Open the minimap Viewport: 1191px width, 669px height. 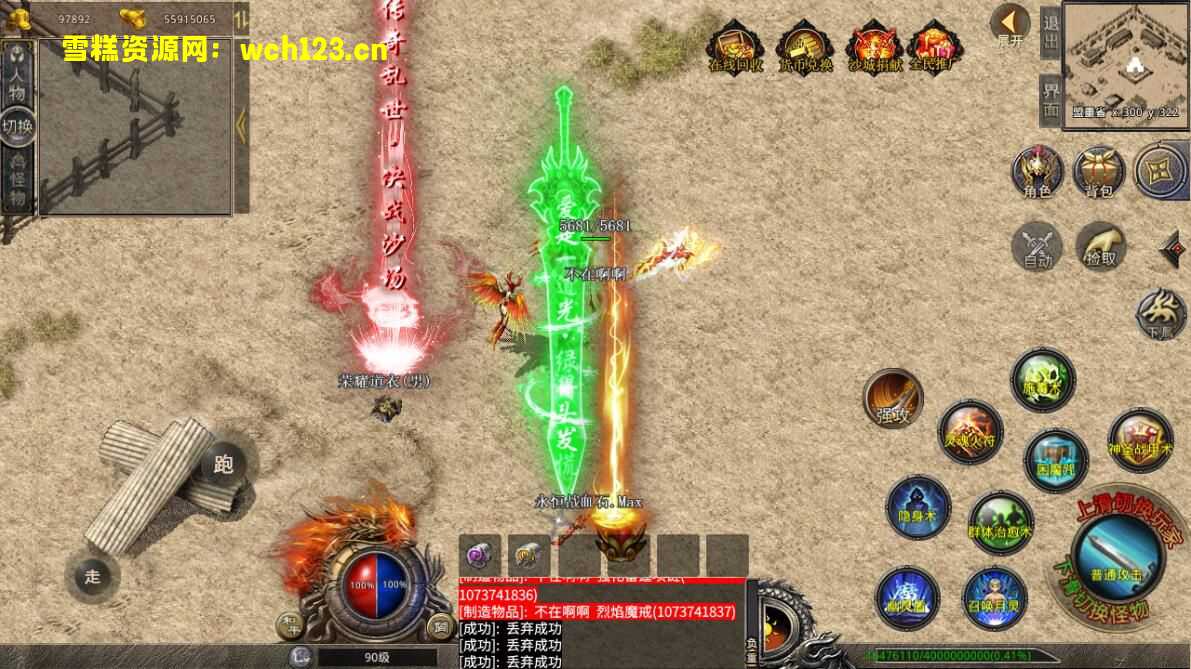pyautogui.click(x=1124, y=60)
